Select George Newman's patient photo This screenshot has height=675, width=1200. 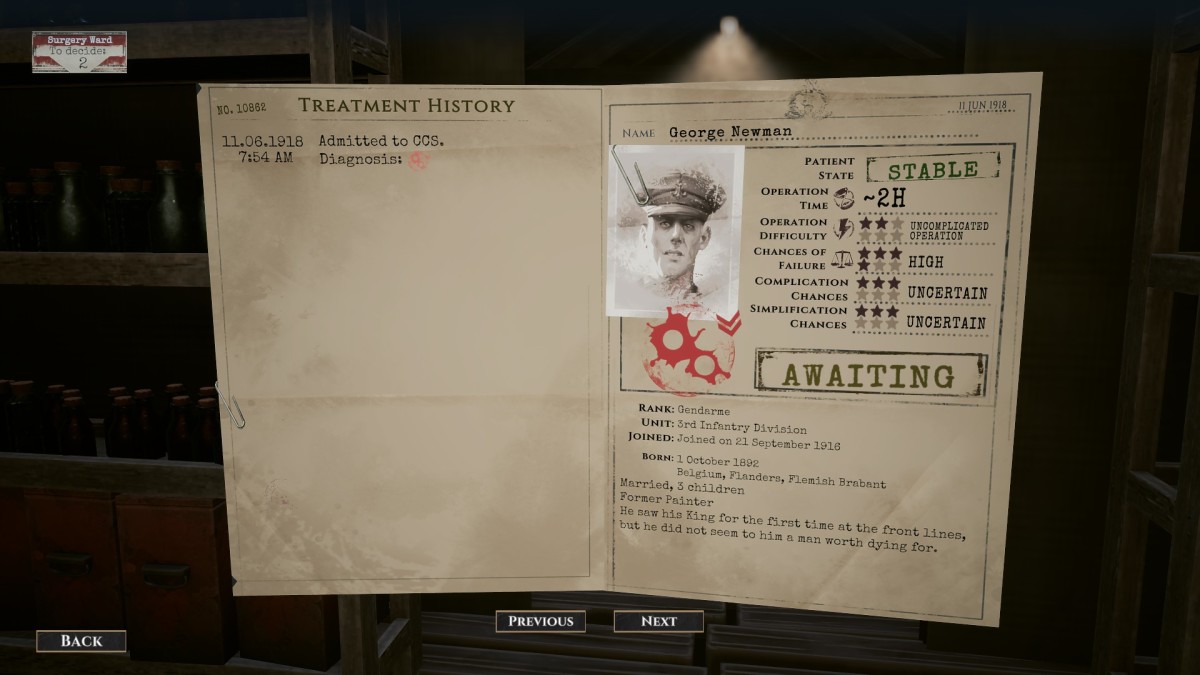click(x=675, y=231)
